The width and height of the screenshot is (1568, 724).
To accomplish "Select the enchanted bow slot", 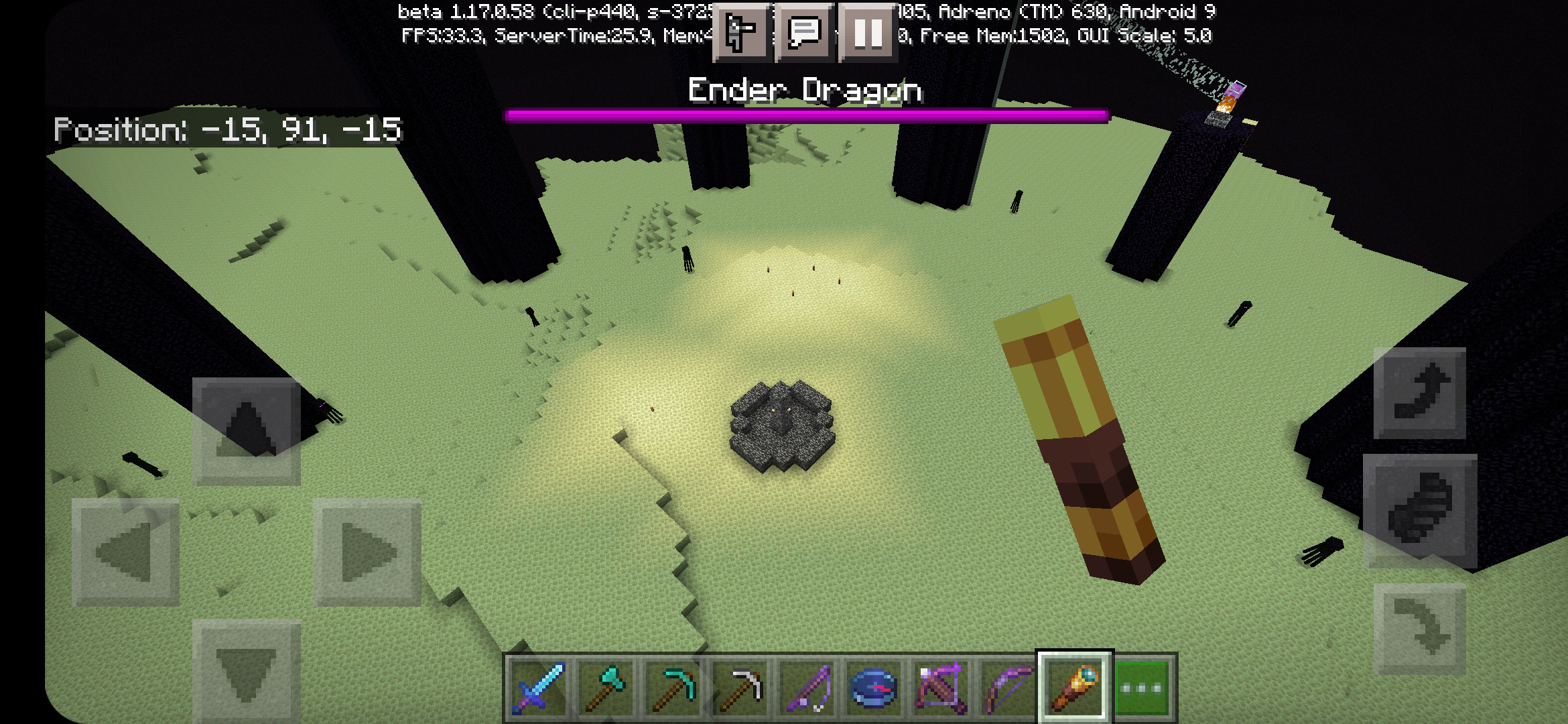I will (1007, 688).
